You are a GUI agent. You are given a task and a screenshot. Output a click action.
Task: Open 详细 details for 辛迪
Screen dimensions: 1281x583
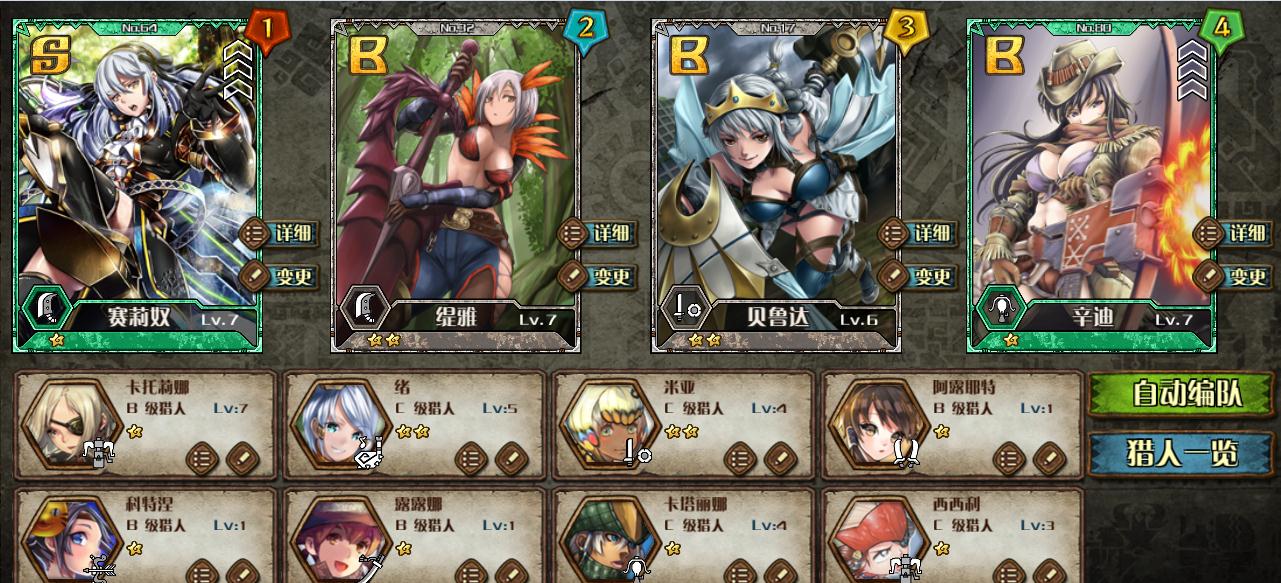pyautogui.click(x=1234, y=234)
